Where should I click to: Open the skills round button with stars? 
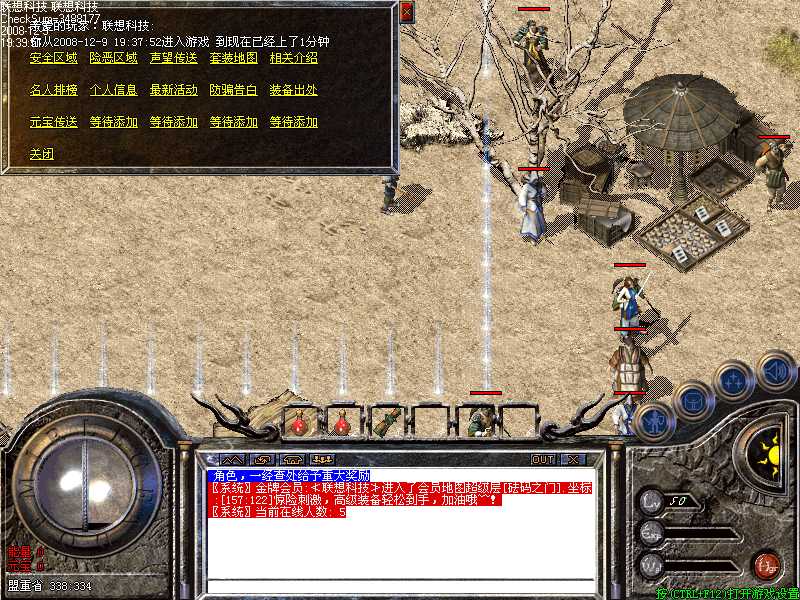click(x=733, y=381)
